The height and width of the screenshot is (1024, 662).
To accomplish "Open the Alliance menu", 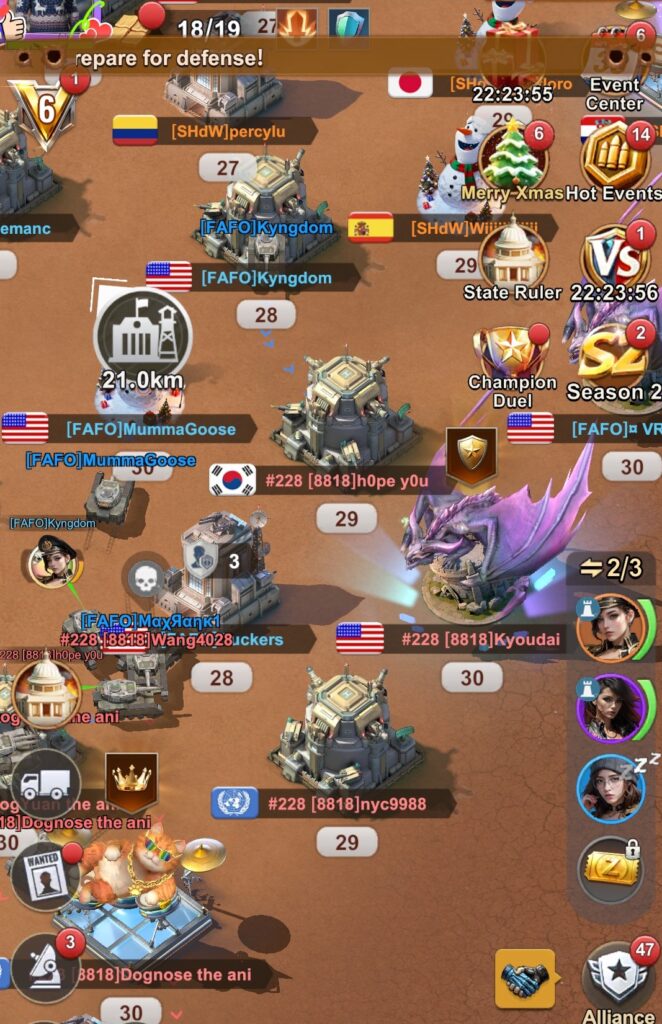I will click(618, 980).
